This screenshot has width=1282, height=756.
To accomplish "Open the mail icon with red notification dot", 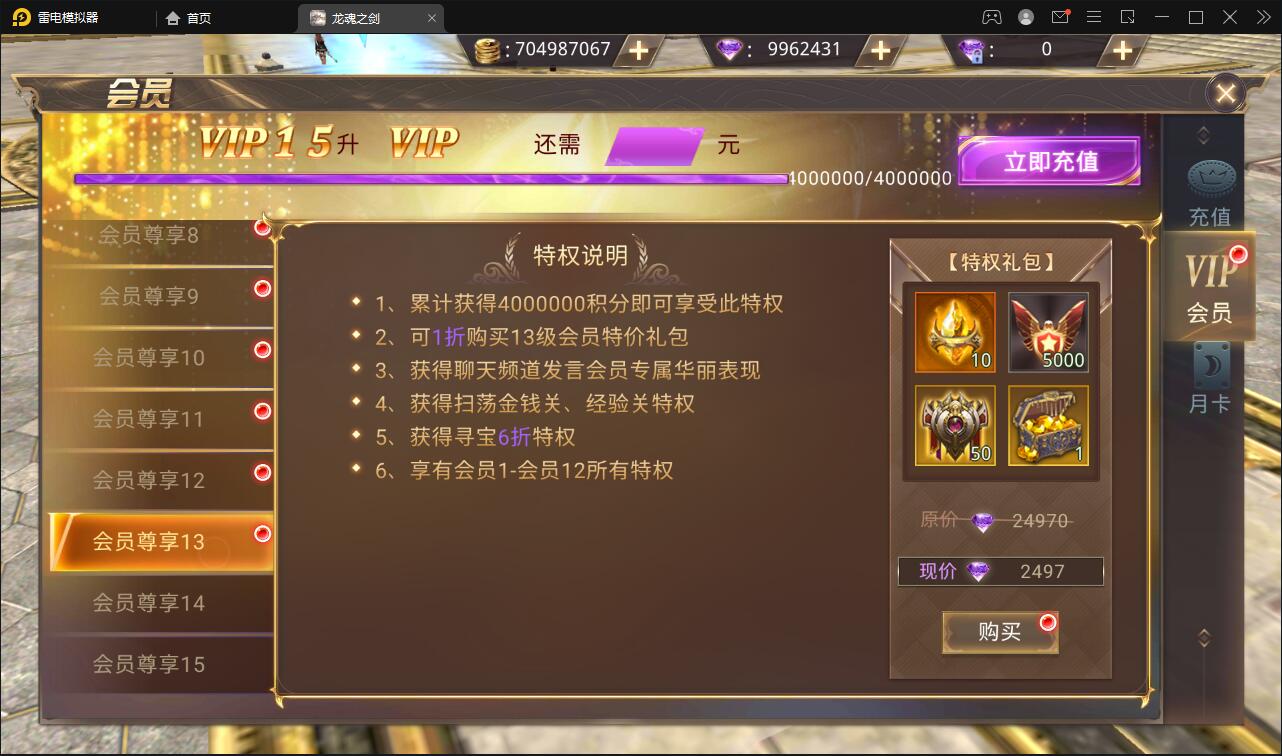I will [1061, 16].
